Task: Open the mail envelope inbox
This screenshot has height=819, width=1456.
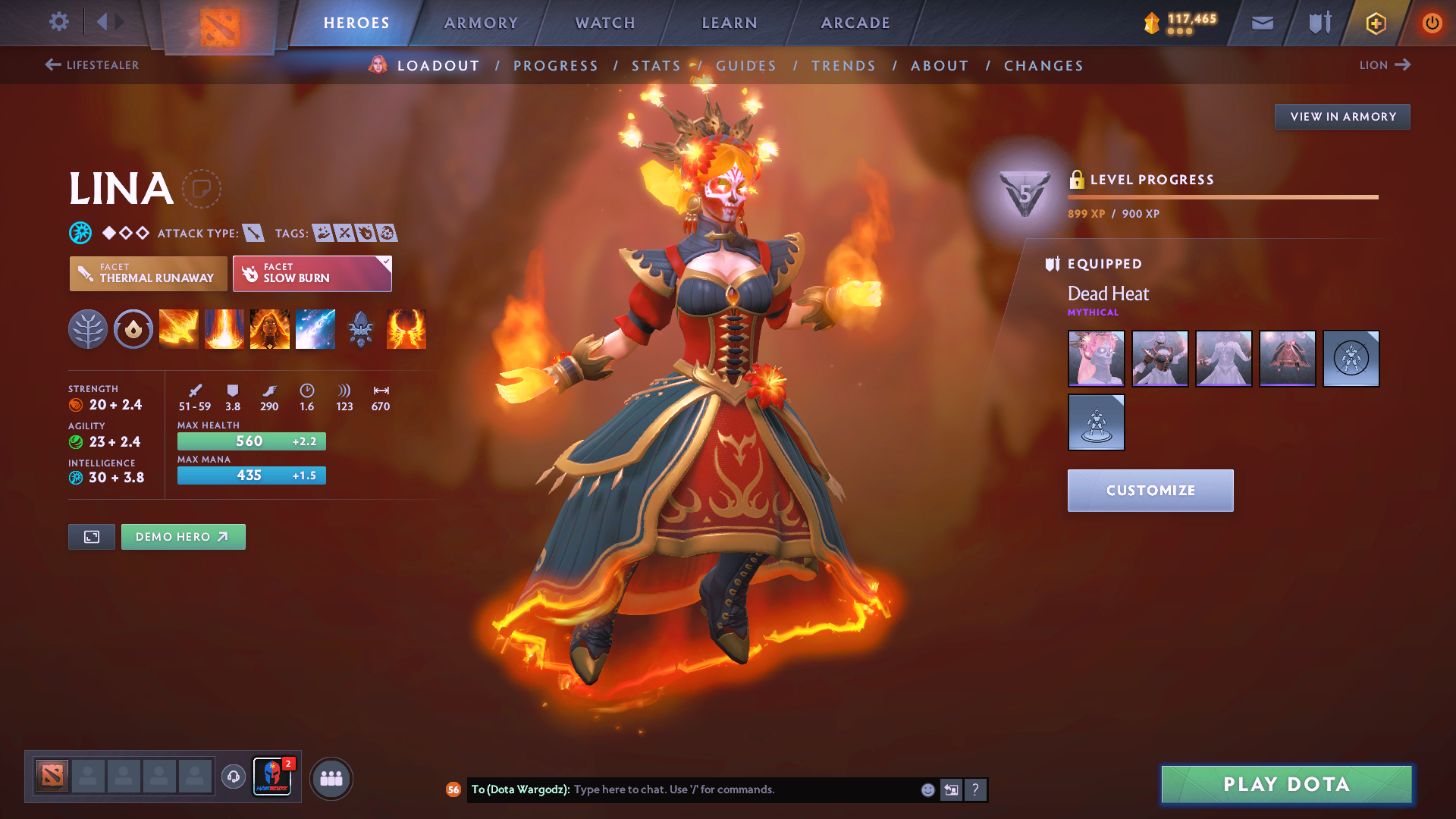Action: pos(1262,23)
